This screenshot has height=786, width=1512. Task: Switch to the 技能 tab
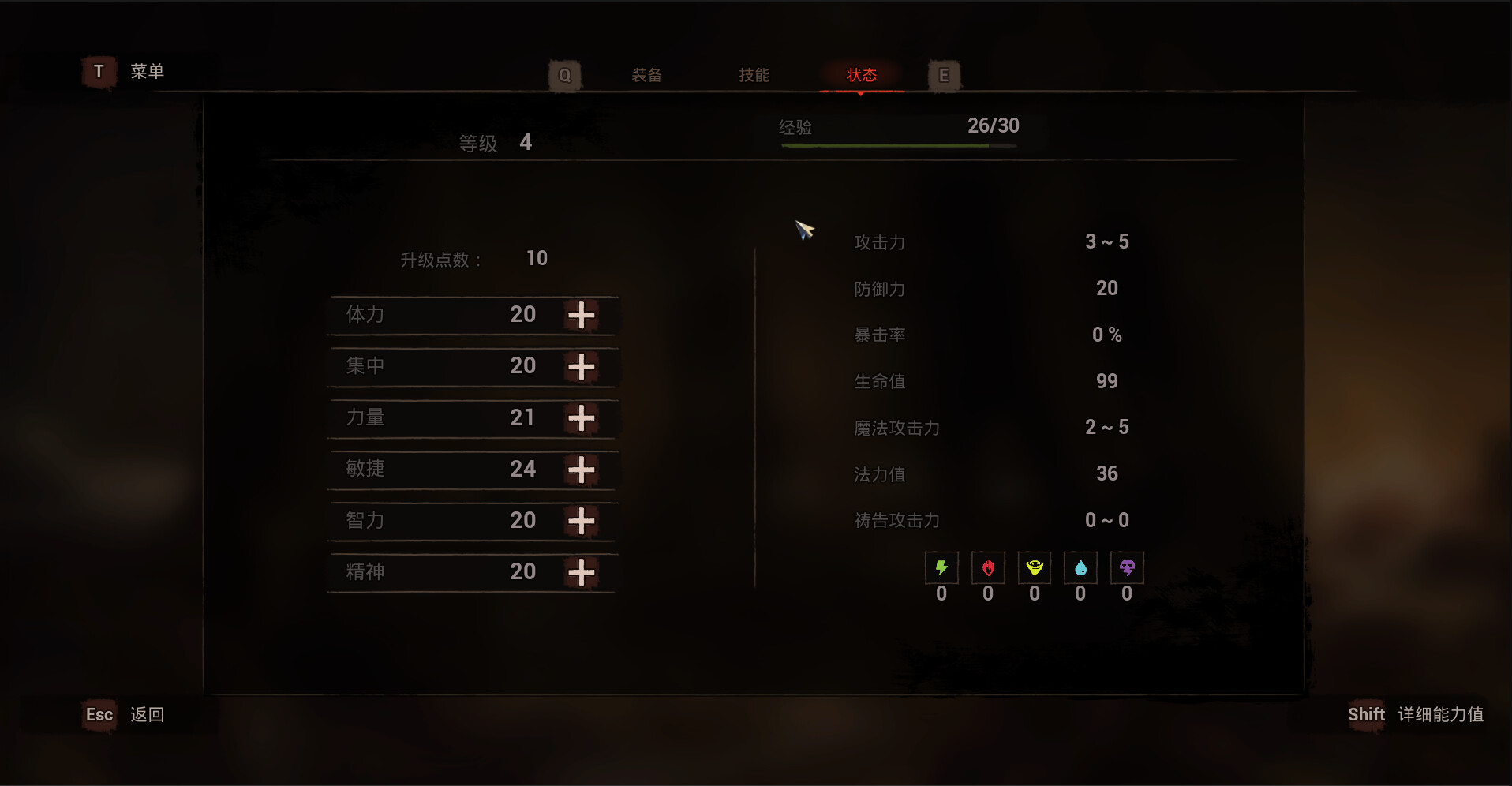(x=754, y=74)
